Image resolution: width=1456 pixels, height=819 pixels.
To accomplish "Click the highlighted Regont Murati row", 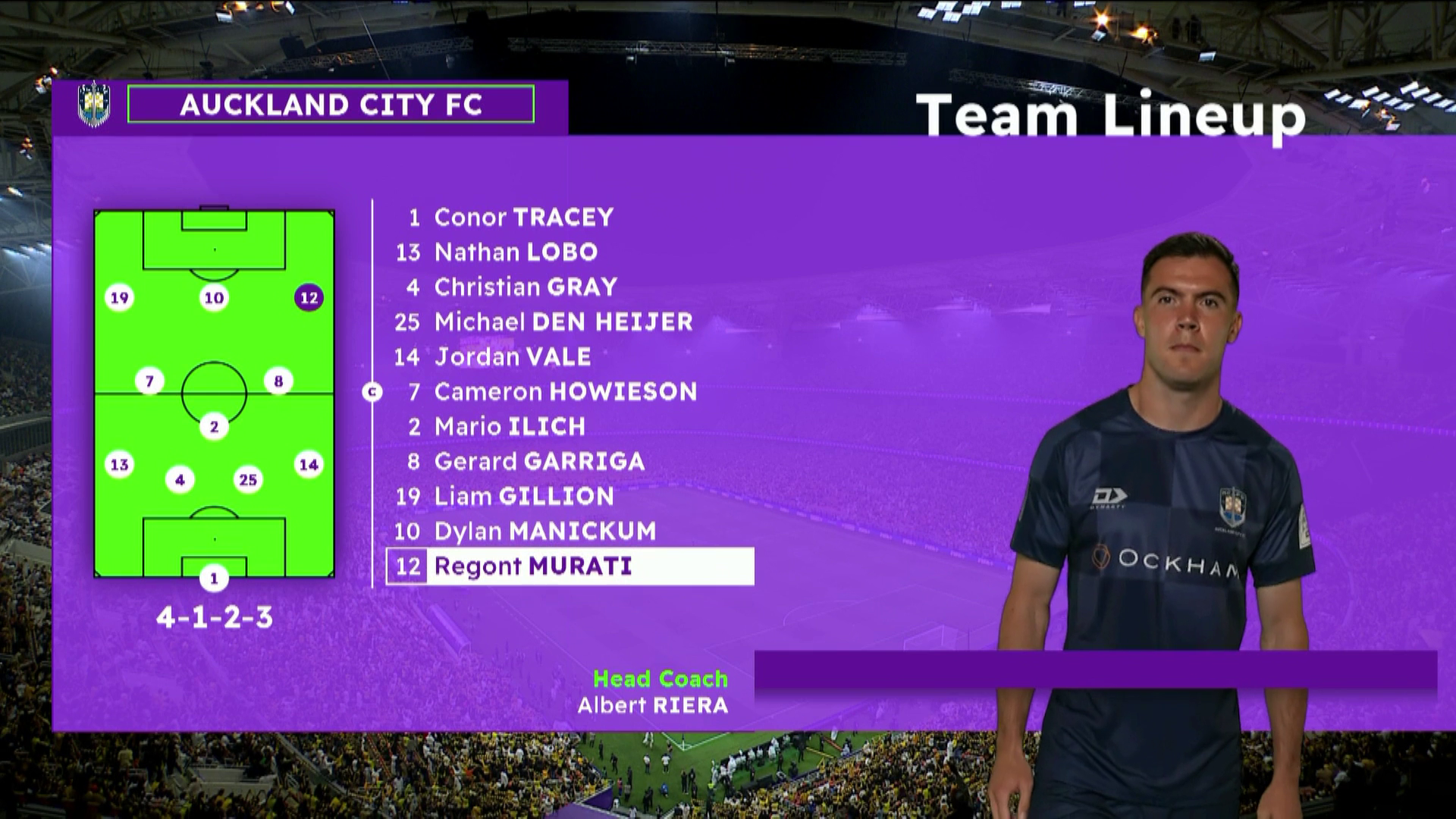I will point(570,566).
